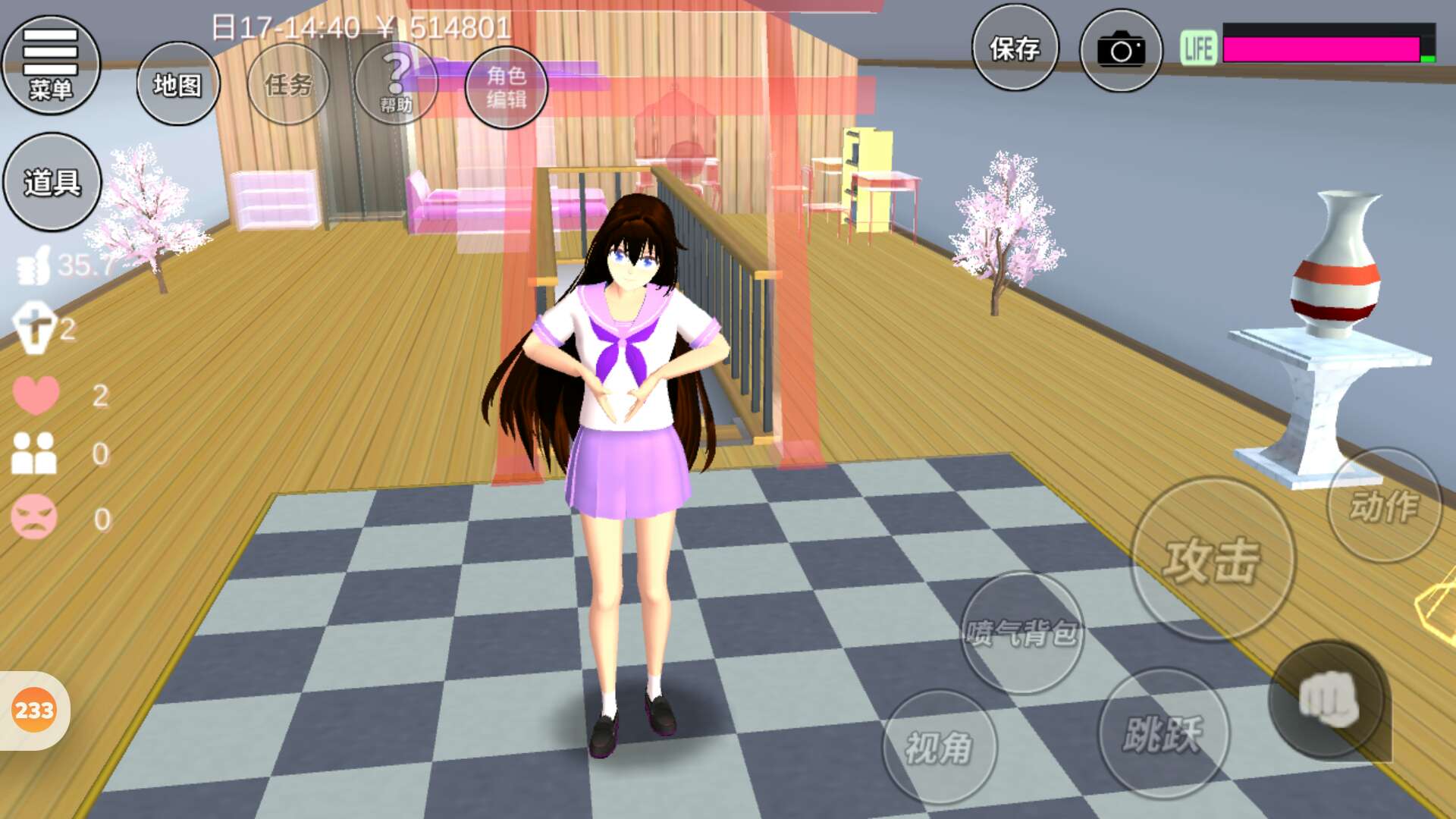Open the 动作 actions button
The height and width of the screenshot is (819, 1456).
(x=1384, y=506)
